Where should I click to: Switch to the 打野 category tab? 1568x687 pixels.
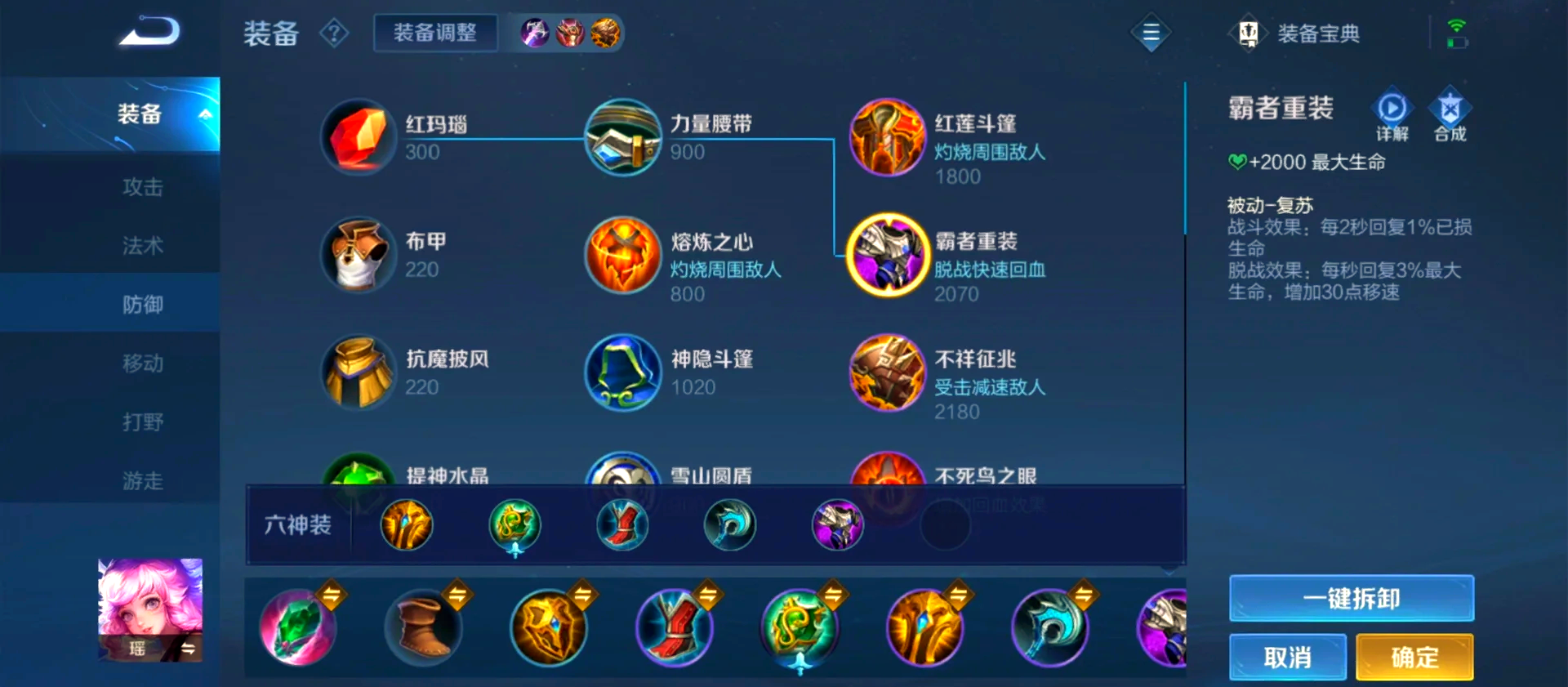point(142,421)
